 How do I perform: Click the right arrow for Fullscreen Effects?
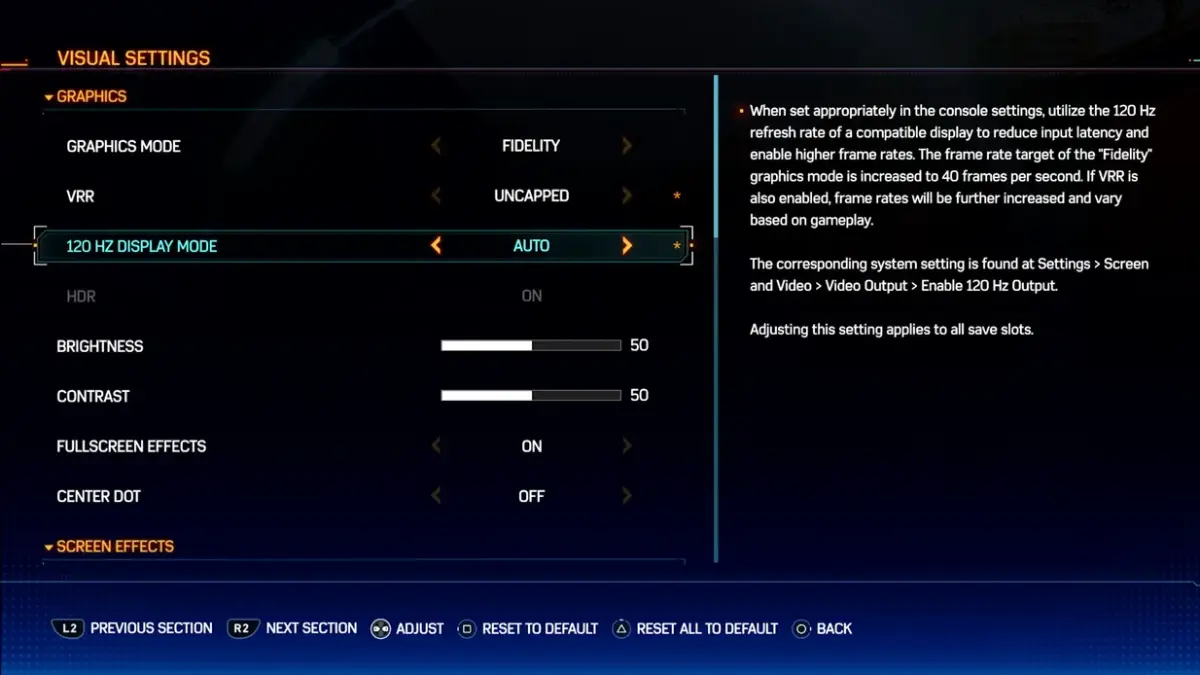(627, 446)
